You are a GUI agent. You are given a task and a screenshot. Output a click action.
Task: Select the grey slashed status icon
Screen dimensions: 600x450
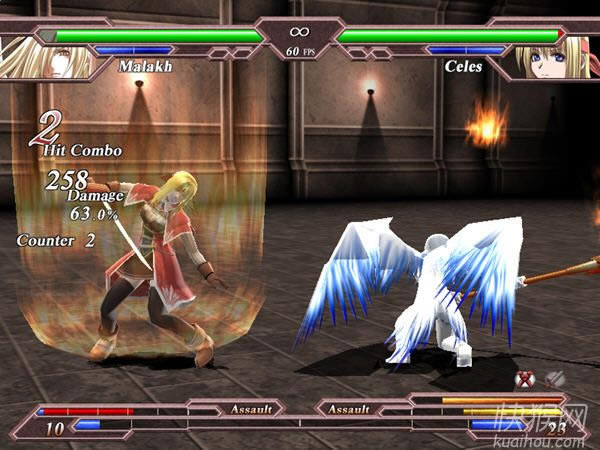553,379
